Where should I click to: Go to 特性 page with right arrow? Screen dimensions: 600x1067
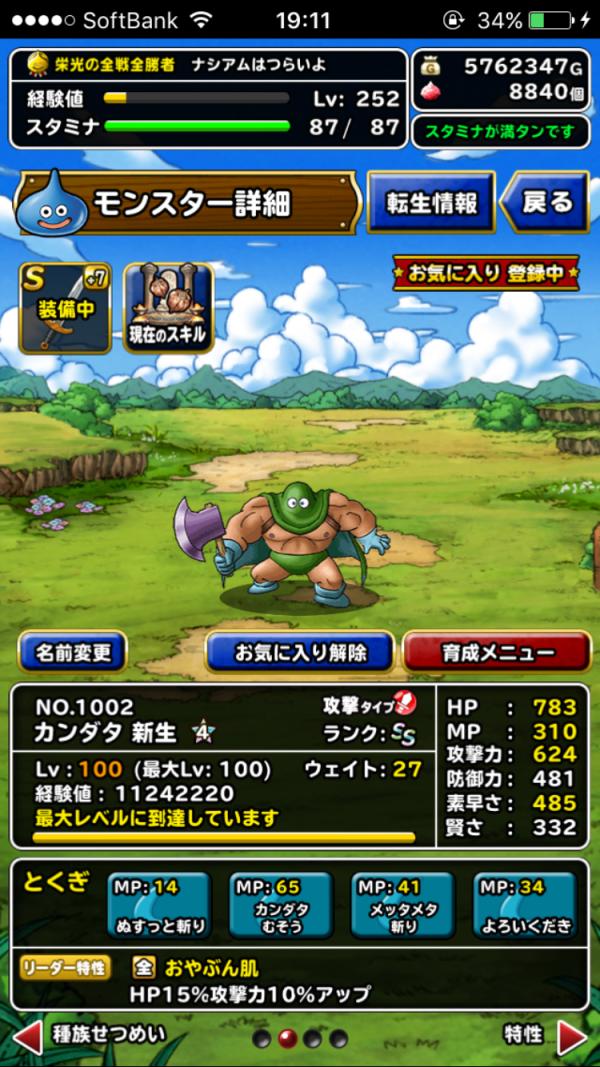point(572,1036)
